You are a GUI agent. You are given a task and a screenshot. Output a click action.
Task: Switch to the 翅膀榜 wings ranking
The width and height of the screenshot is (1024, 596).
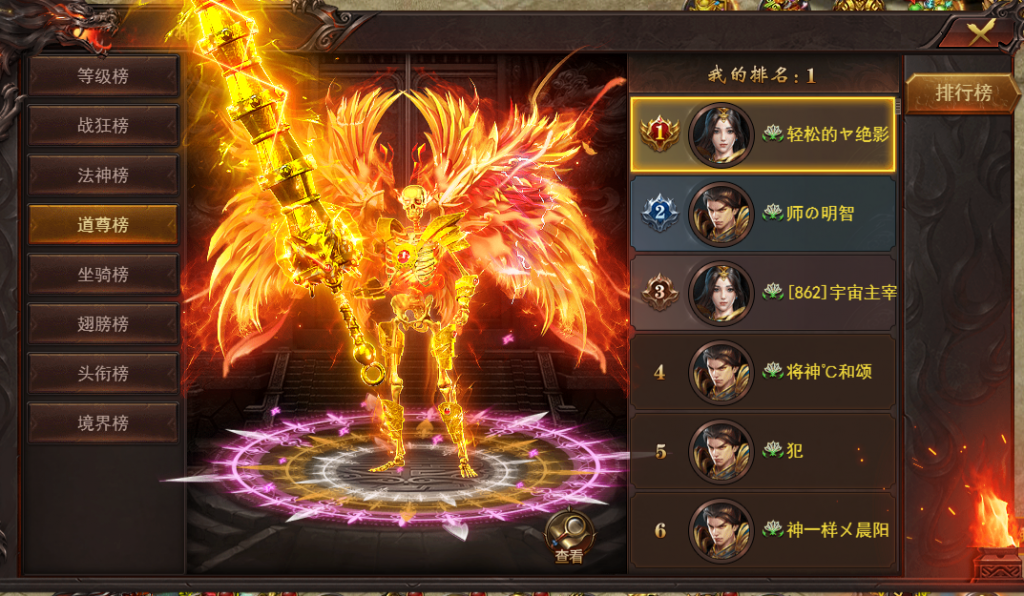tap(103, 324)
